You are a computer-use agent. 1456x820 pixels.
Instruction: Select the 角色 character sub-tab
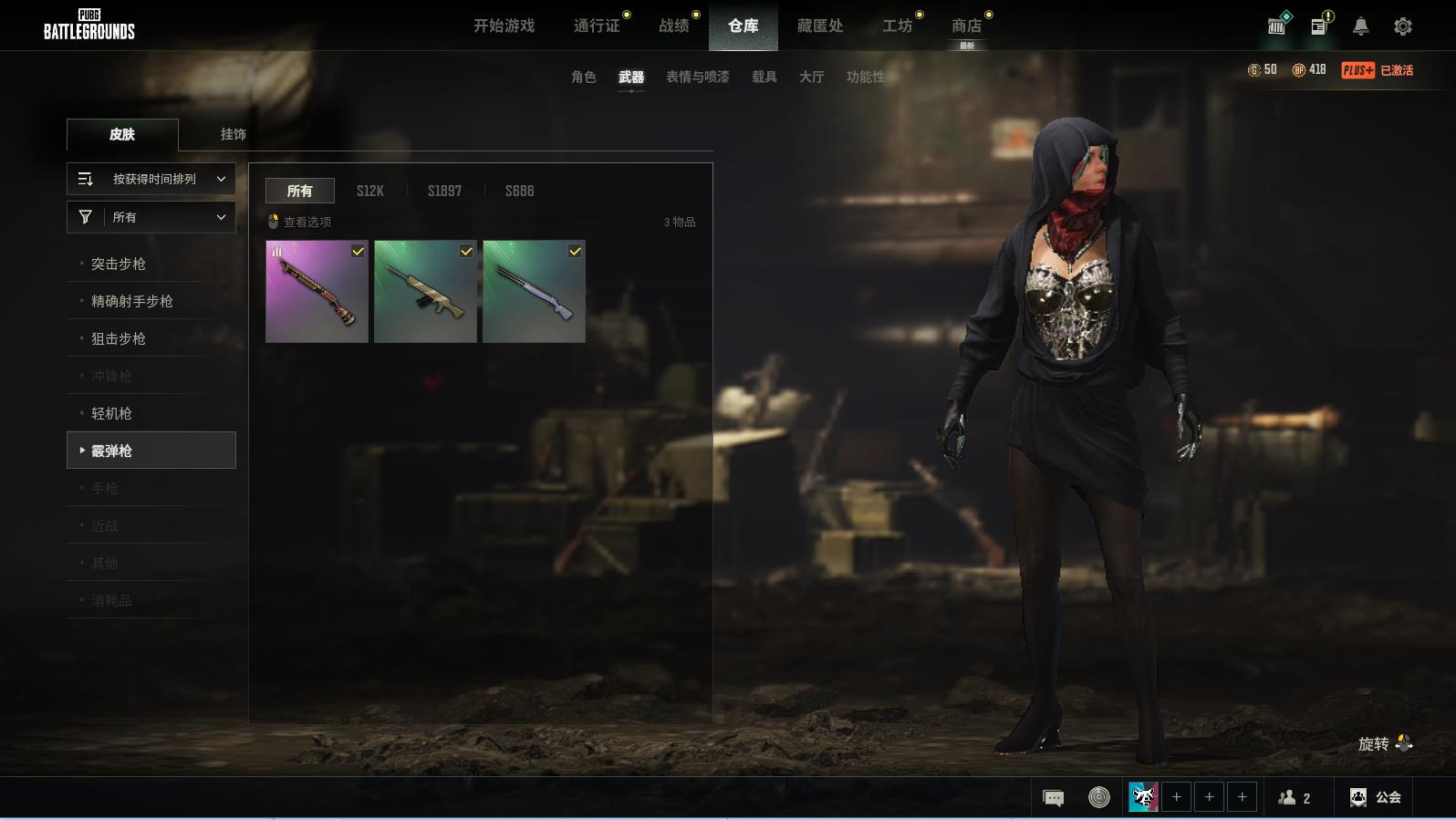point(583,77)
